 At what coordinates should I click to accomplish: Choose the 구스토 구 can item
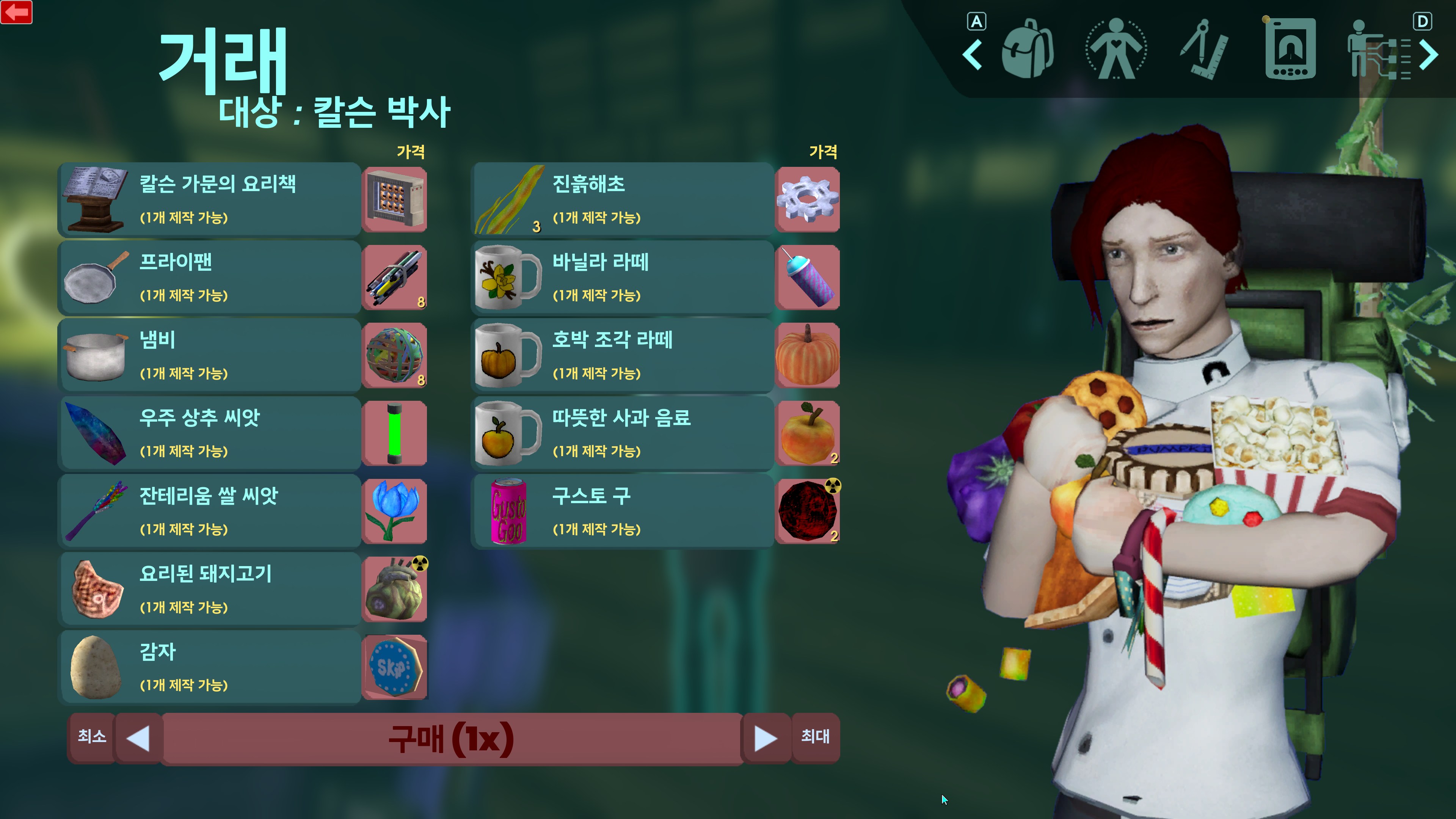(x=622, y=511)
